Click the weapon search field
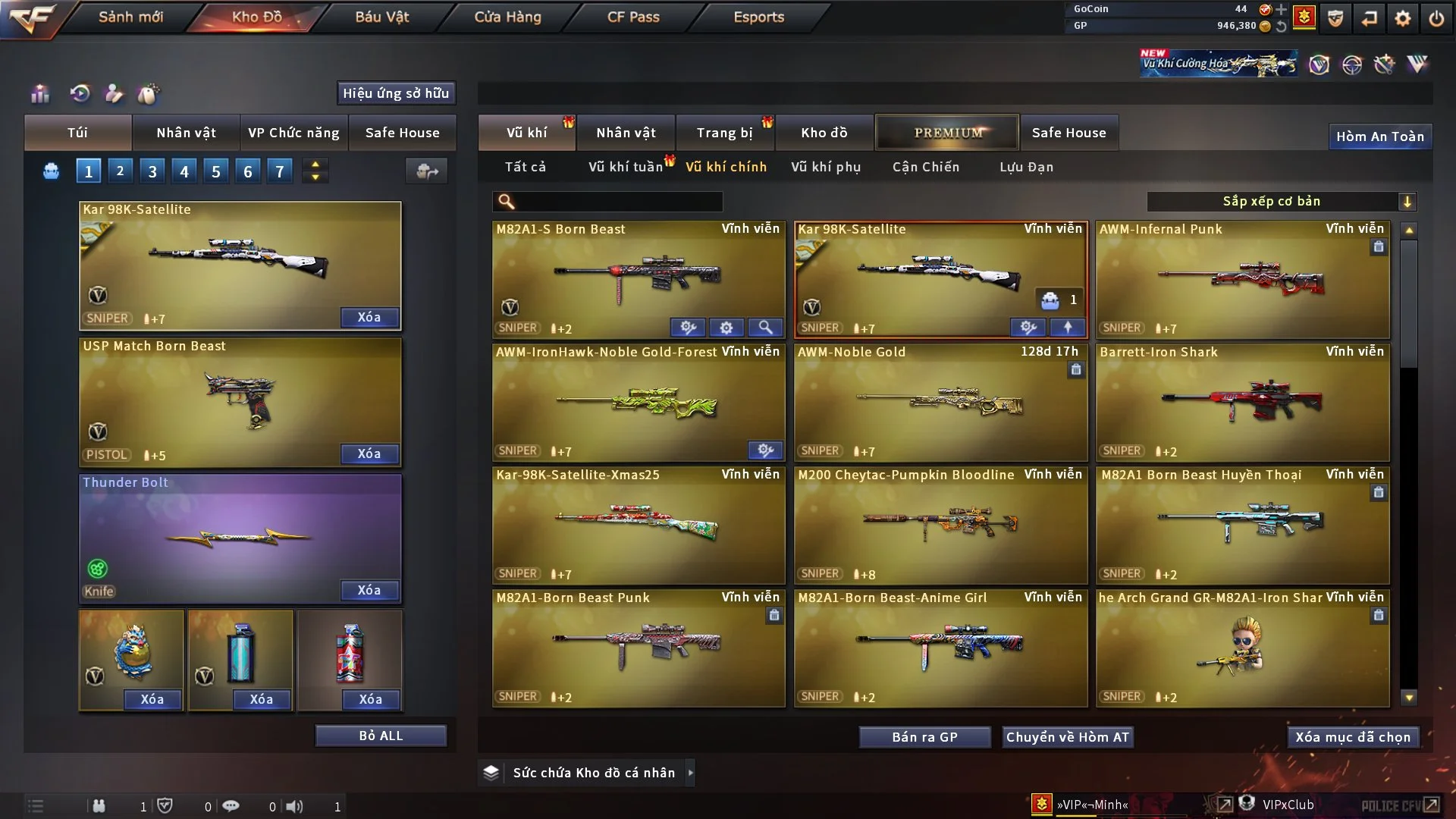The height and width of the screenshot is (819, 1456). click(x=618, y=202)
